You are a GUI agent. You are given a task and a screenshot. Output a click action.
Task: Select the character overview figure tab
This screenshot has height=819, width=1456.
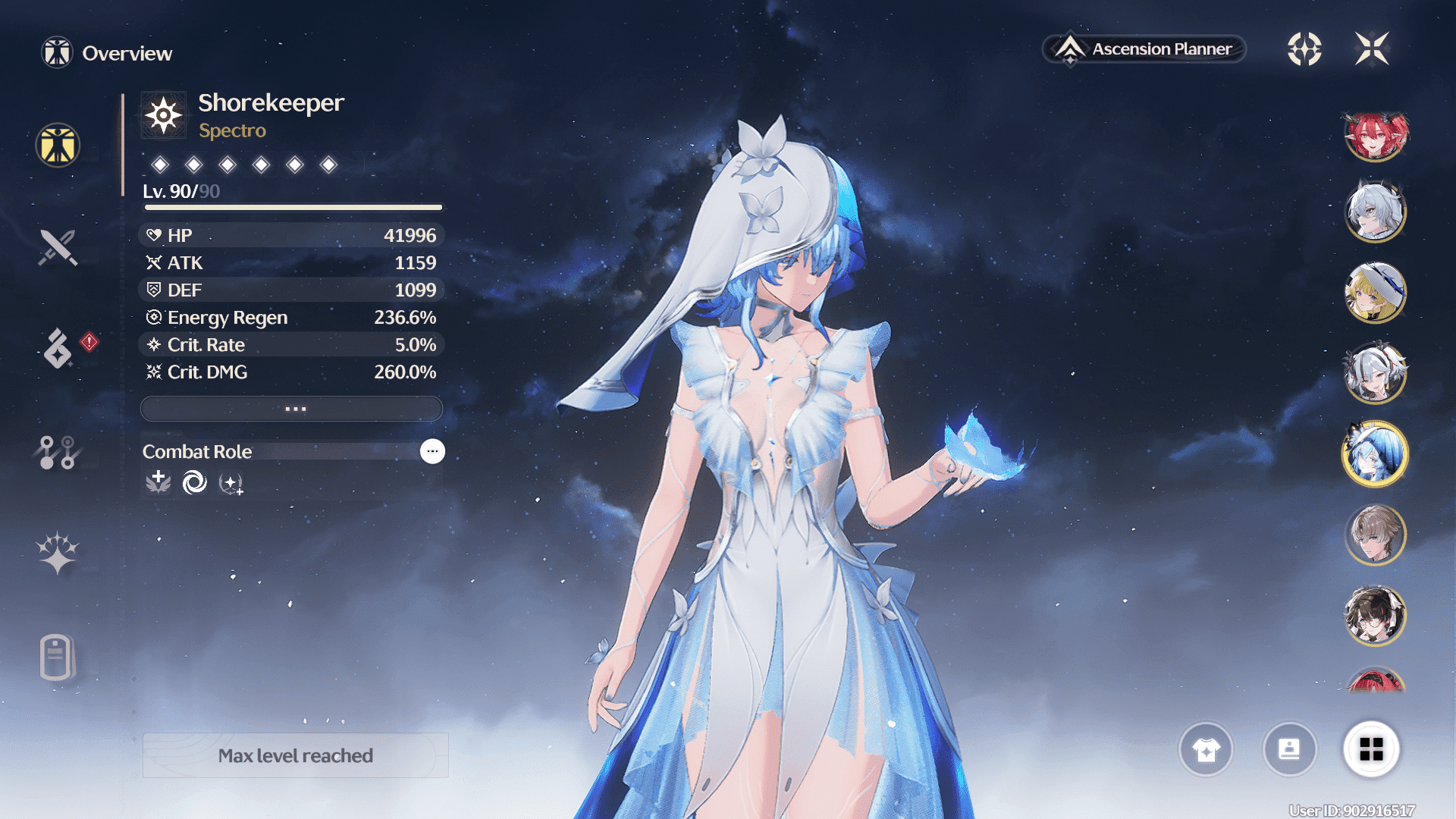pos(58,145)
